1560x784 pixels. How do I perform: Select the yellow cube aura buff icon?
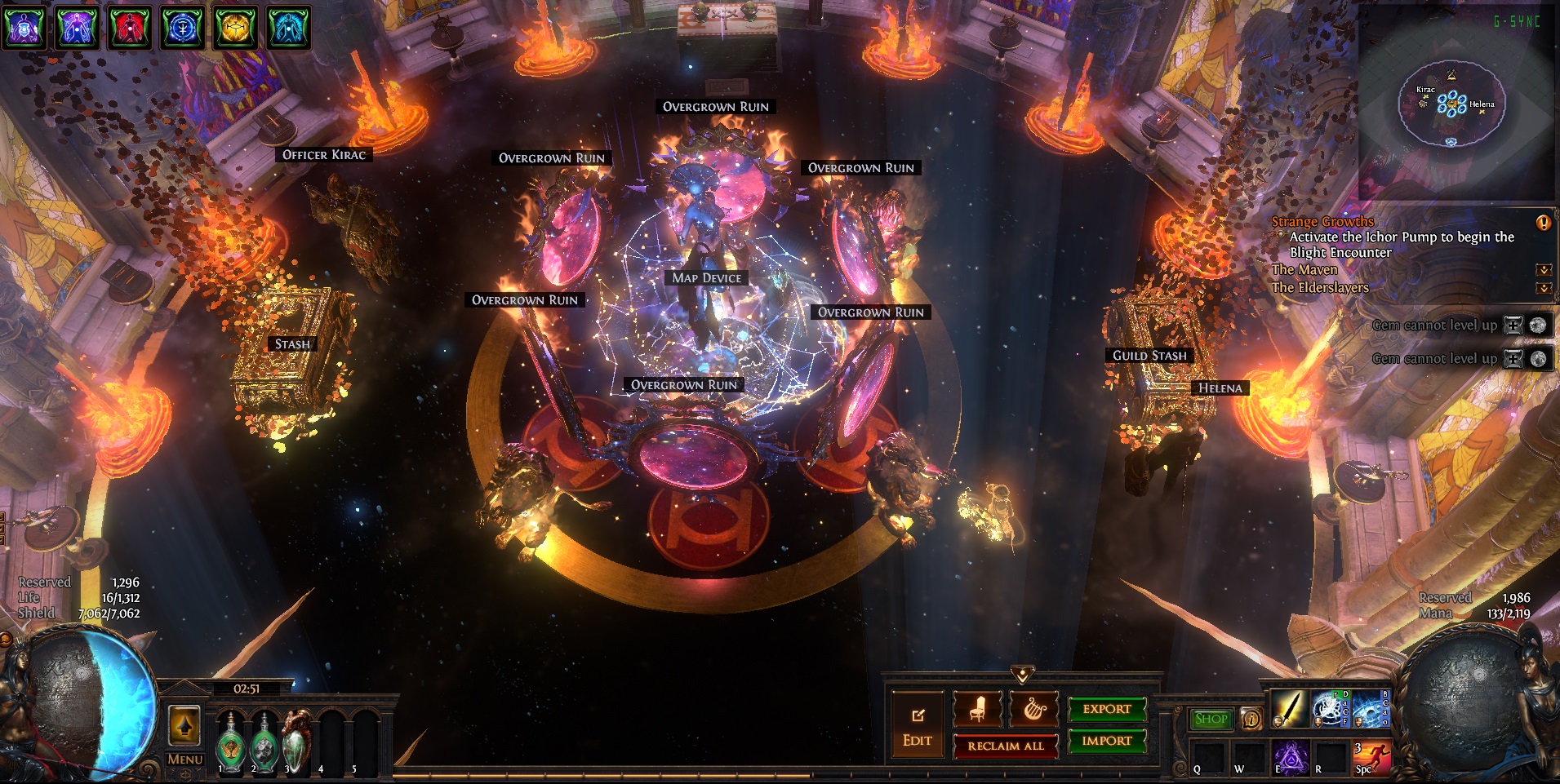pos(236,27)
